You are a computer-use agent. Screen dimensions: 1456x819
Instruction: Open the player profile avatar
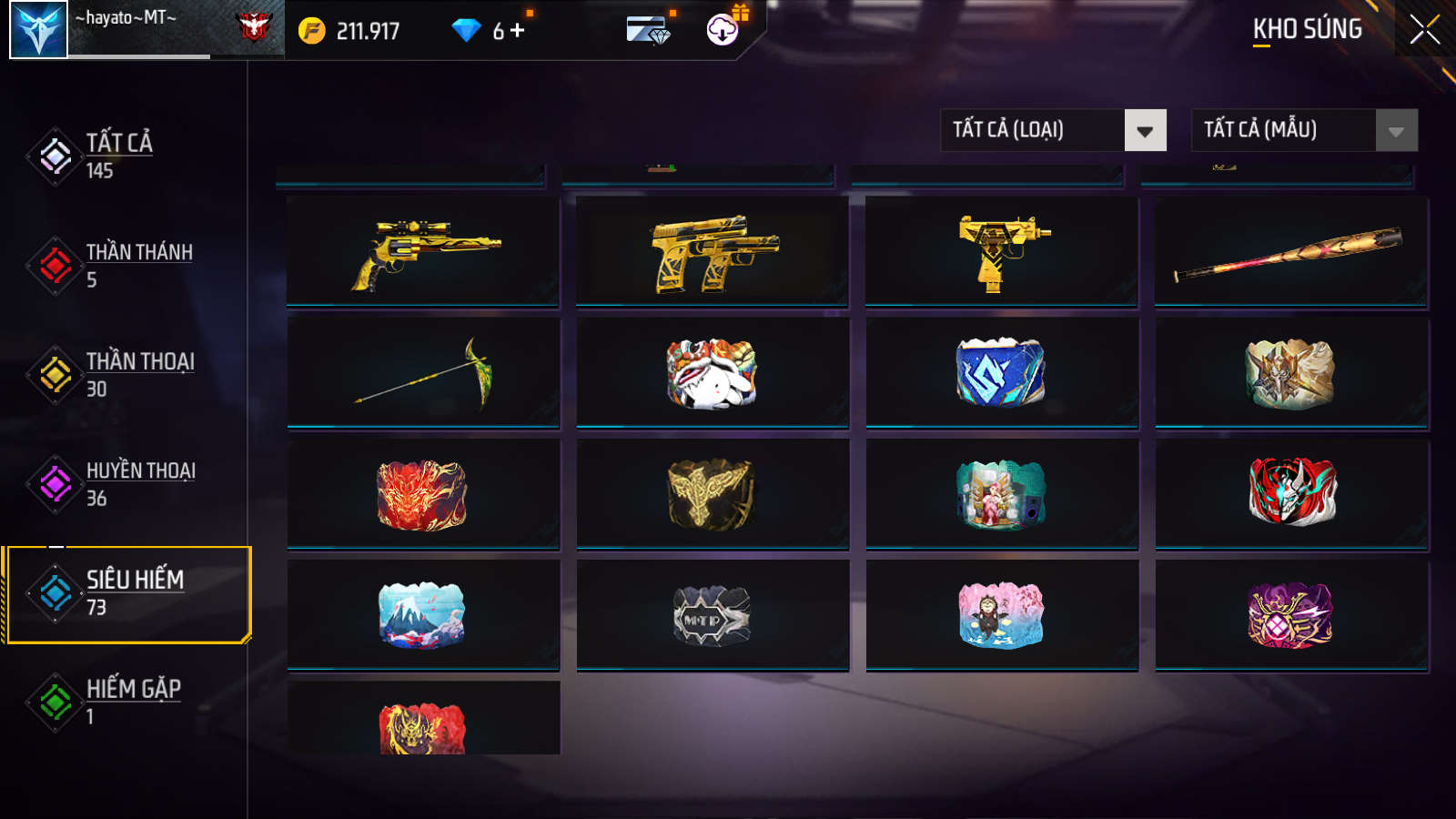click(x=38, y=30)
